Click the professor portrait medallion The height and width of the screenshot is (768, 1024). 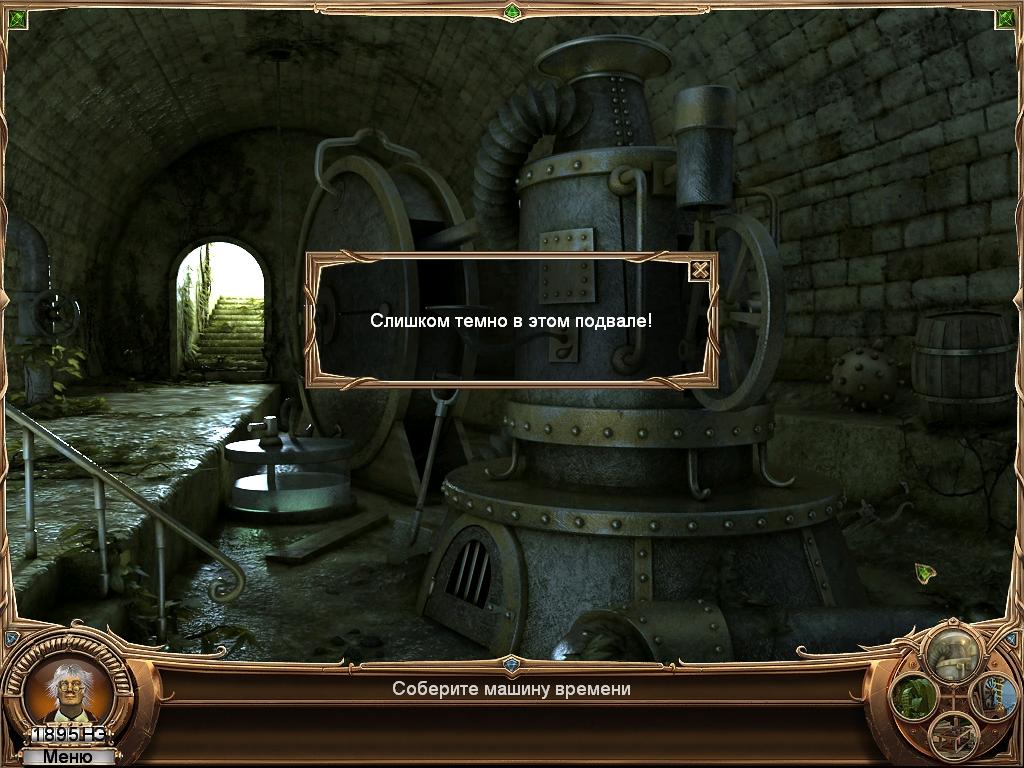pos(70,690)
